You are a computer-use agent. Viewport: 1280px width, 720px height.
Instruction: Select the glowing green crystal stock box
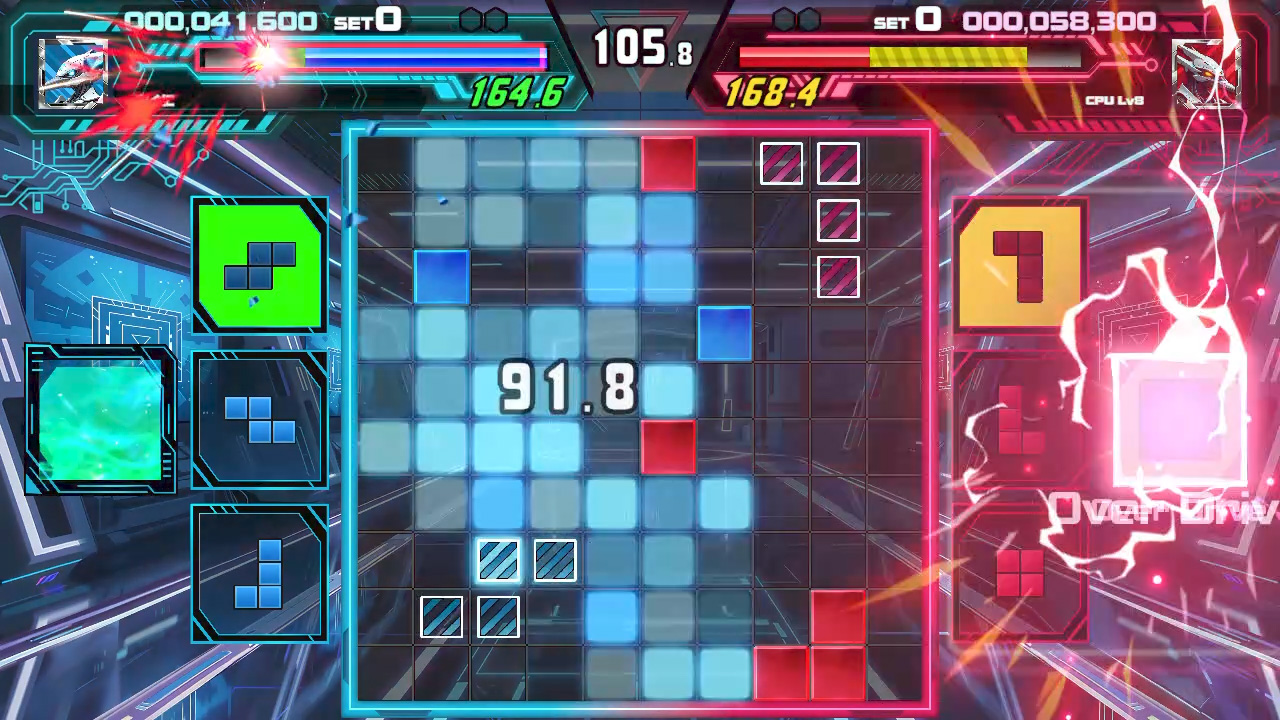click(x=100, y=418)
